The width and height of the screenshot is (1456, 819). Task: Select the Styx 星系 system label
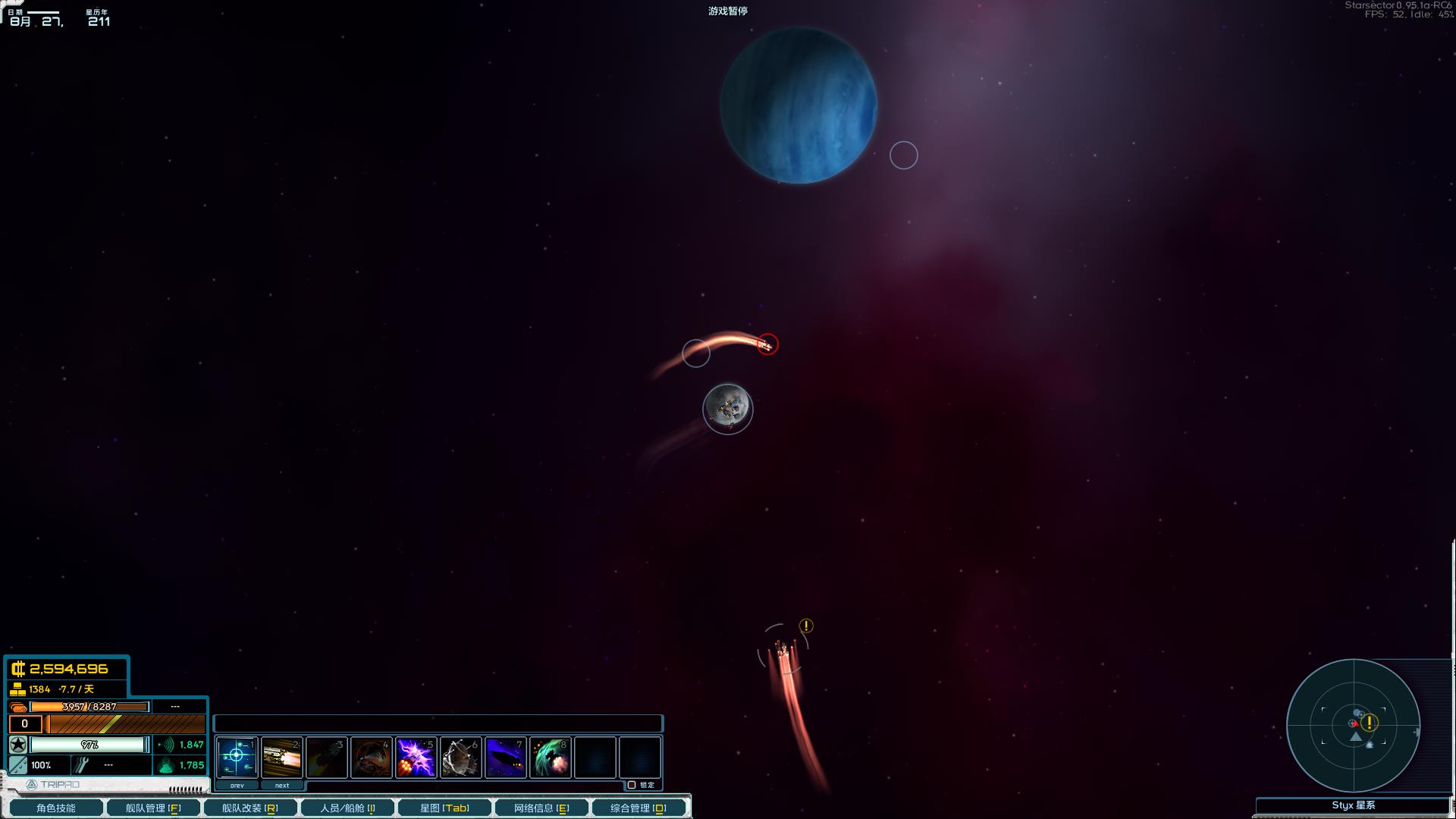point(1353,805)
